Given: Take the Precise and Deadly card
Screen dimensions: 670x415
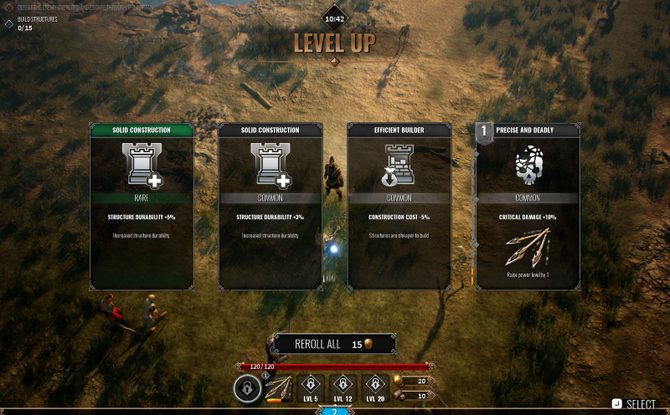Looking at the screenshot, I should click(527, 207).
